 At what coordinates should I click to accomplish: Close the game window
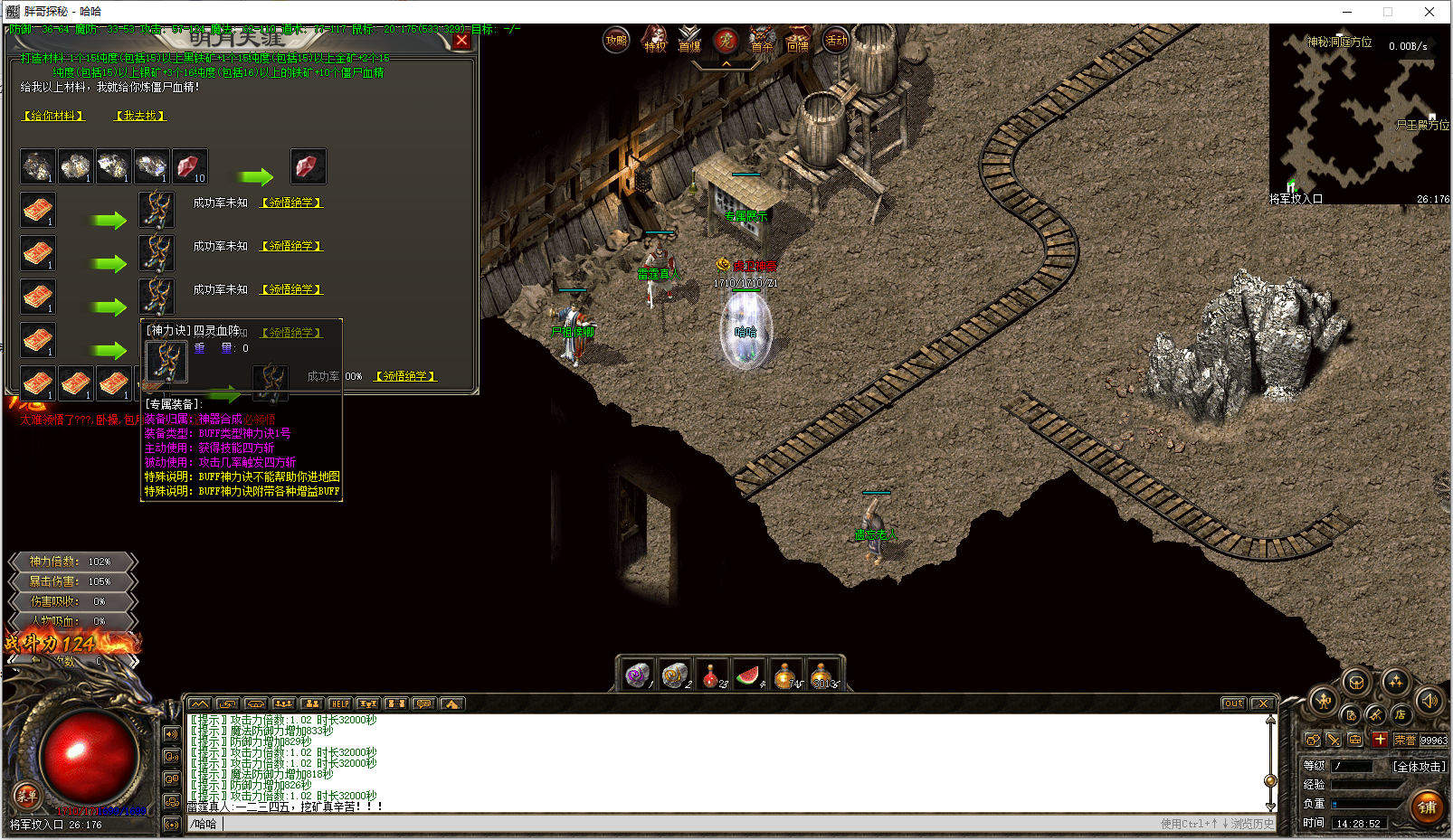(1429, 12)
